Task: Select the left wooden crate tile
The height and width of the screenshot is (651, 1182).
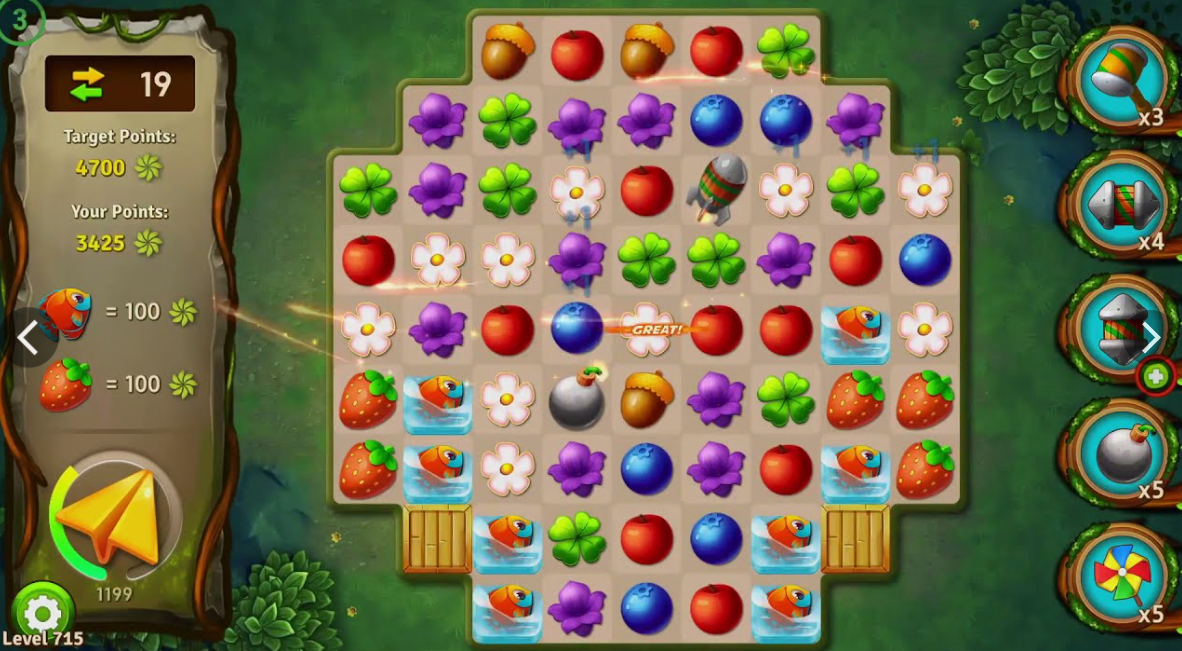Action: click(437, 538)
